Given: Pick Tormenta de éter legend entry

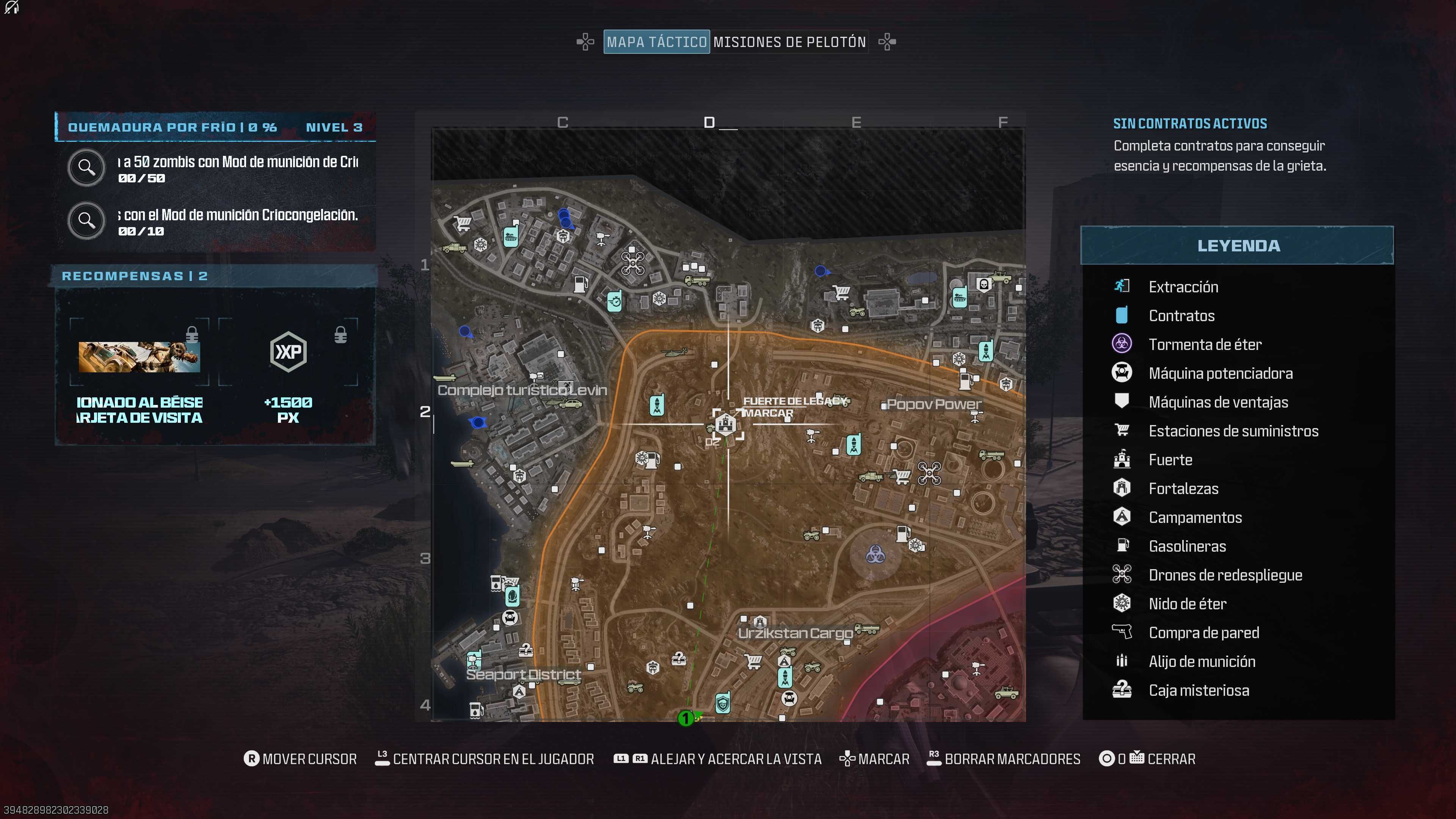Looking at the screenshot, I should click(1205, 344).
